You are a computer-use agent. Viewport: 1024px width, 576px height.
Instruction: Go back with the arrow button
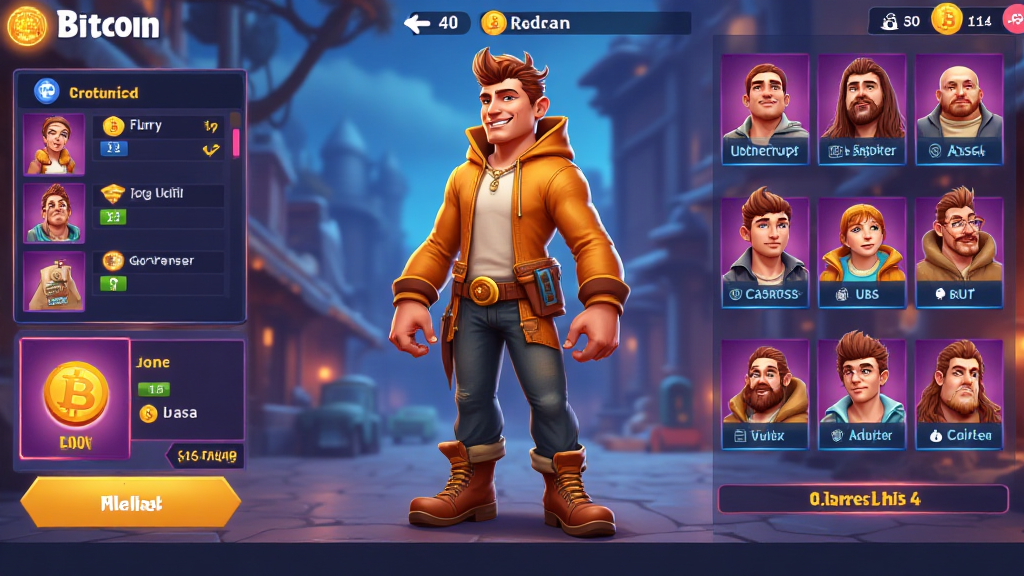tap(436, 23)
